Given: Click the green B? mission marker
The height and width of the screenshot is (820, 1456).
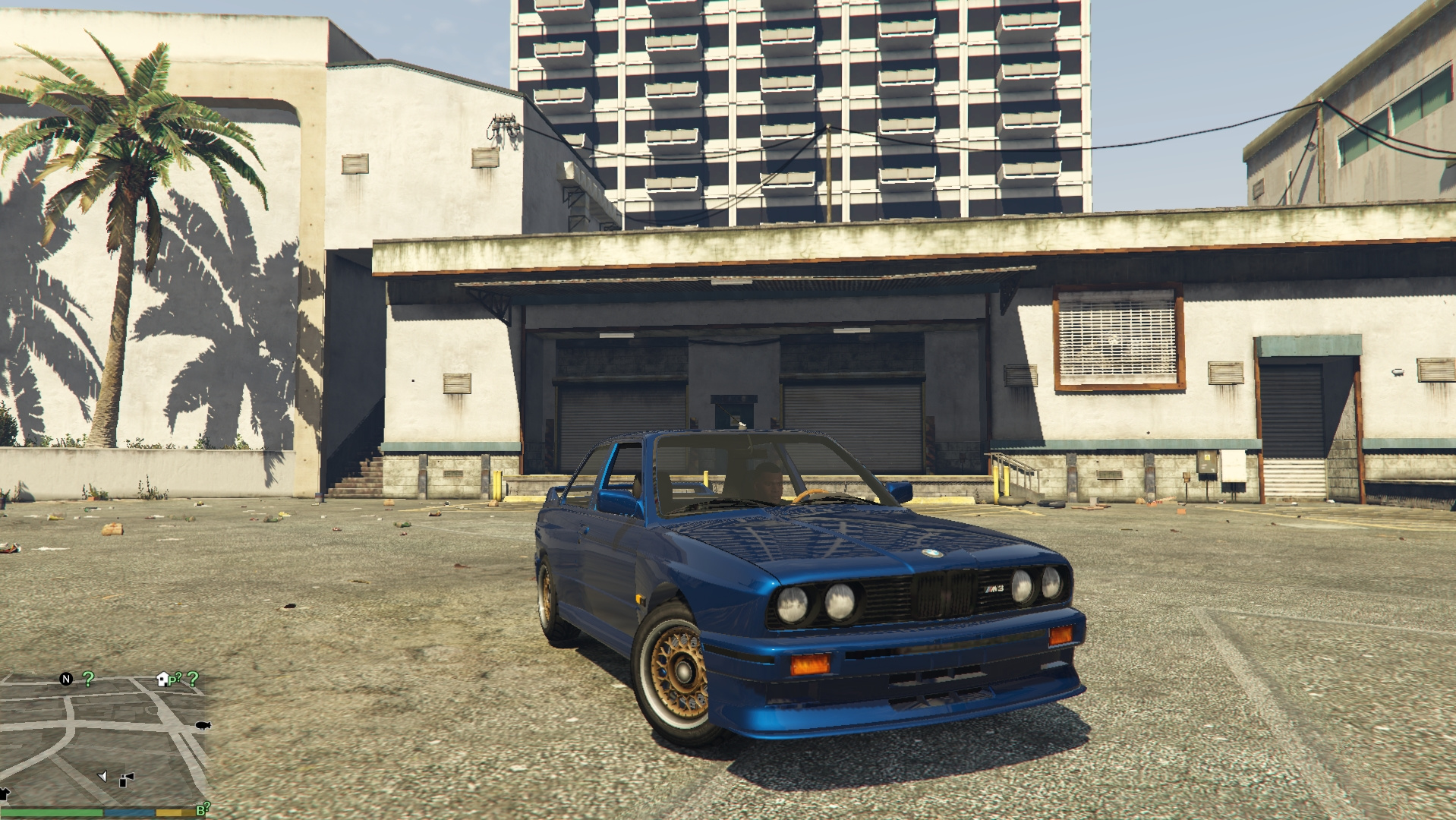Looking at the screenshot, I should pyautogui.click(x=203, y=809).
